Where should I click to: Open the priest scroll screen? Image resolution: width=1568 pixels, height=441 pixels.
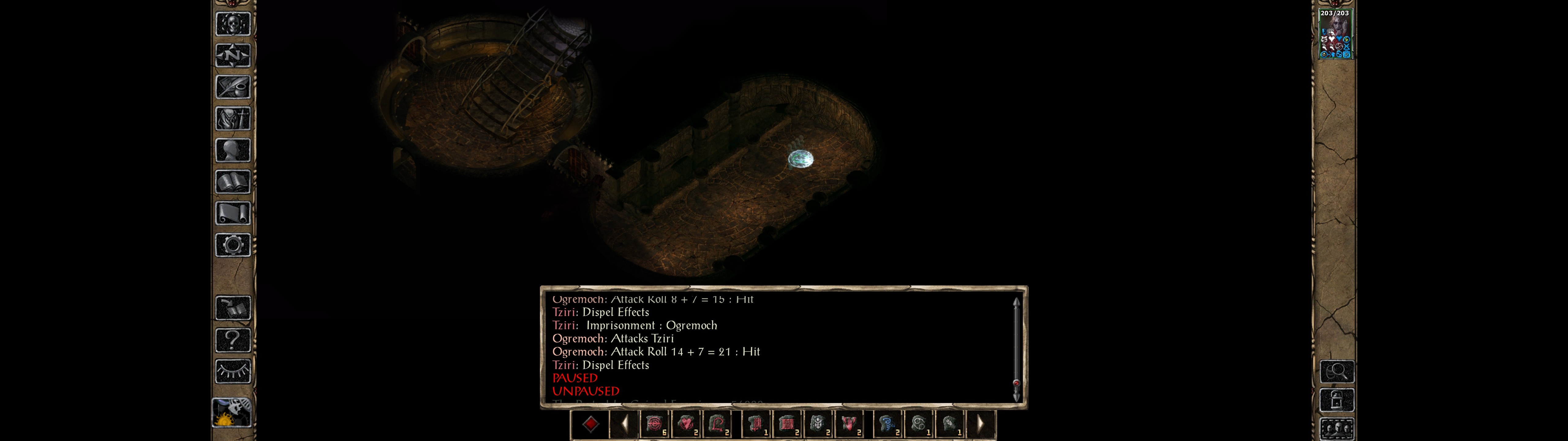click(232, 213)
